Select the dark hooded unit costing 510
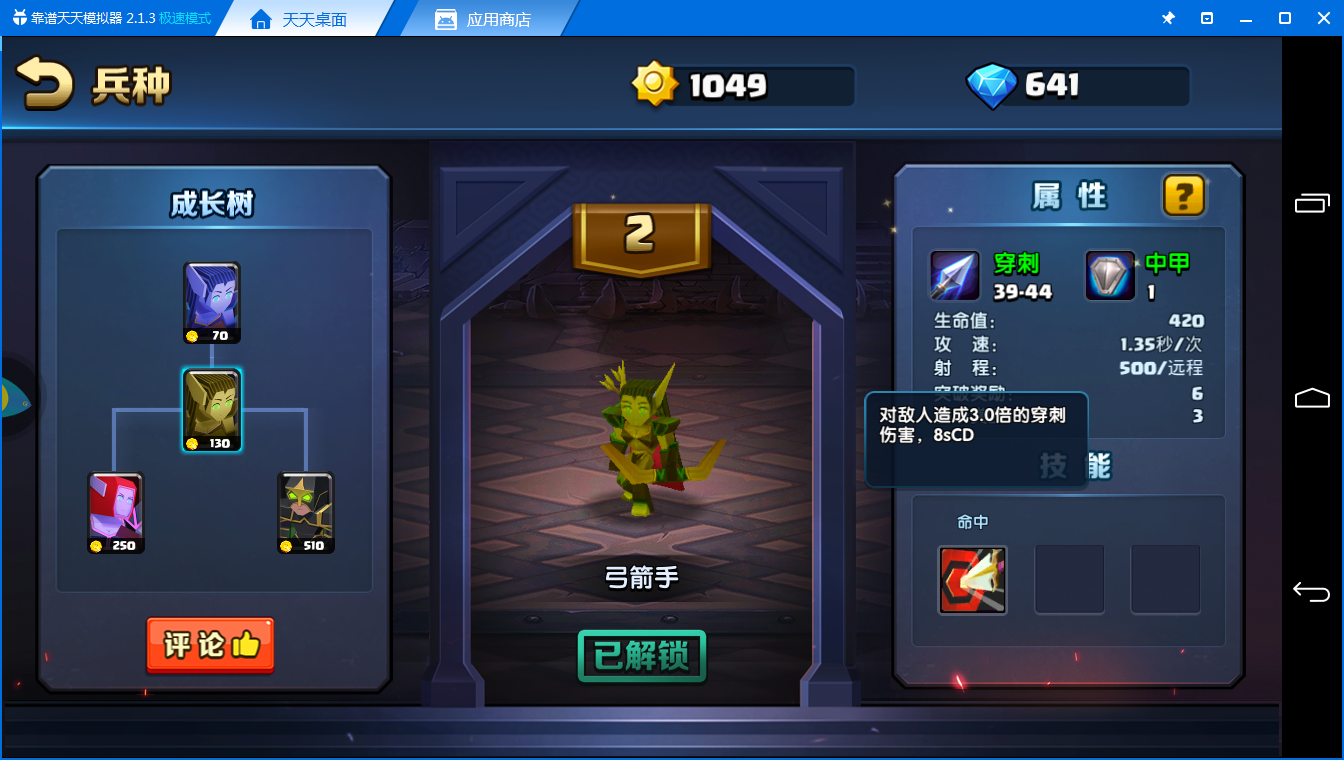 point(306,512)
